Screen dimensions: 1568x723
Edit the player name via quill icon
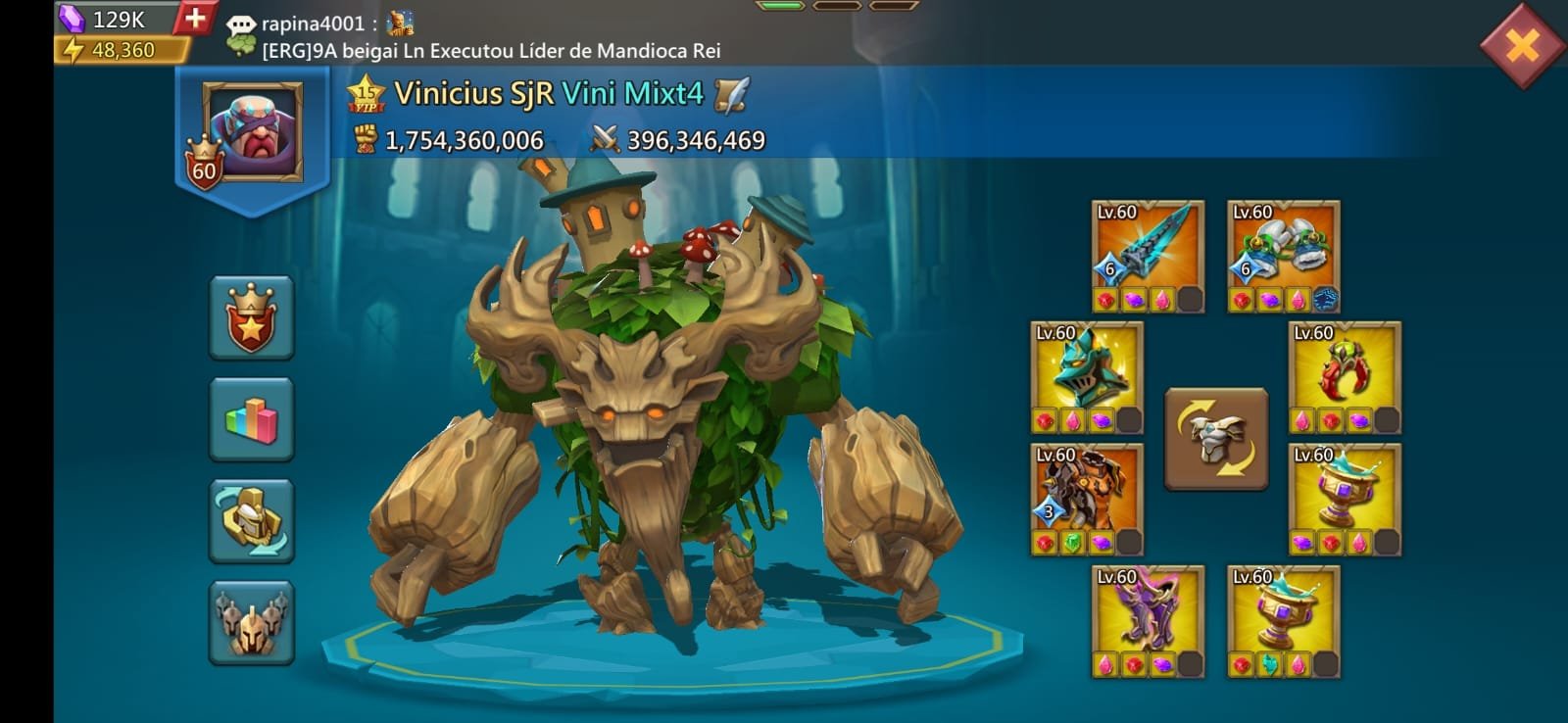731,94
